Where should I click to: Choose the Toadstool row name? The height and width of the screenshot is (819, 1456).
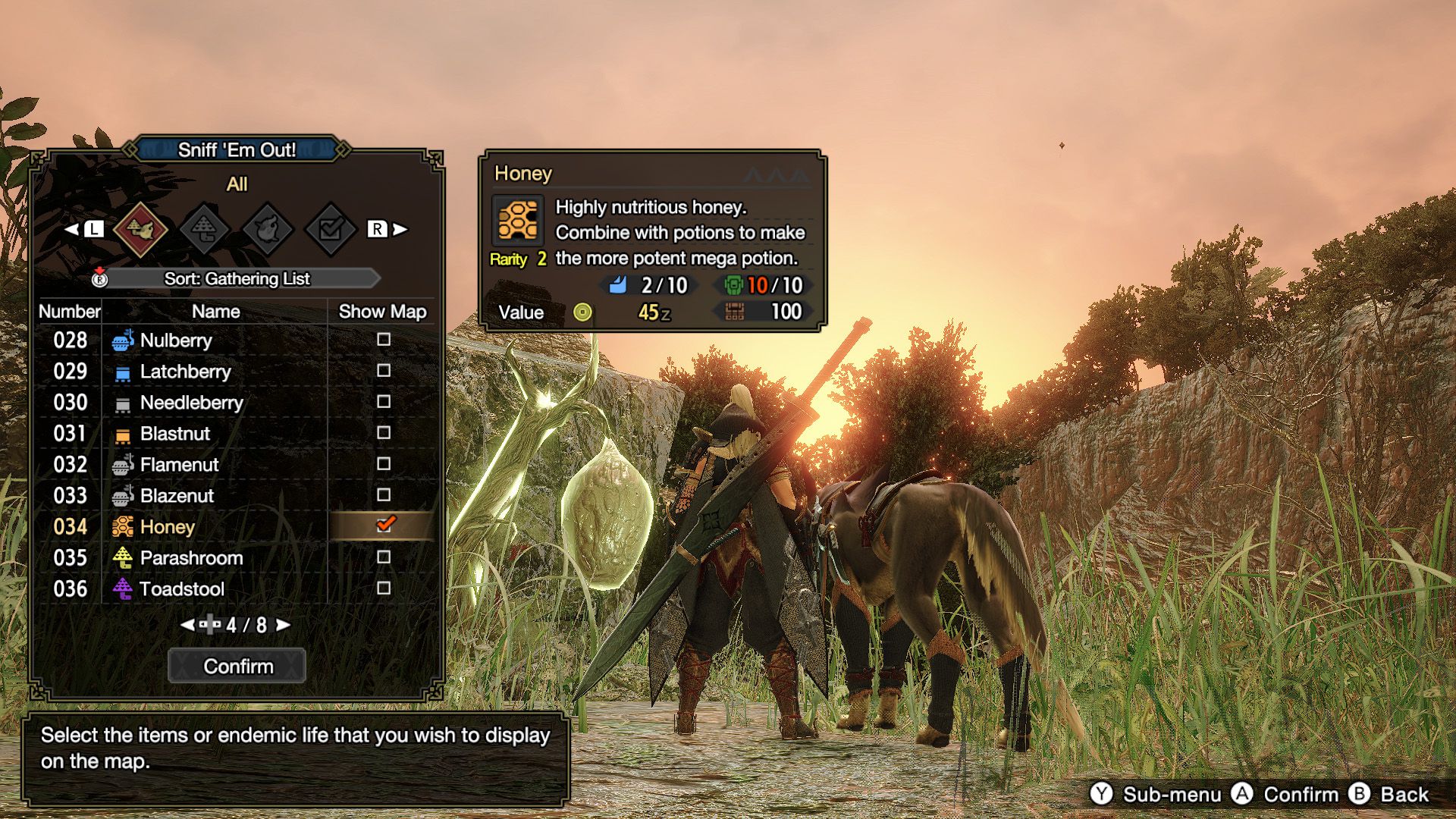point(182,589)
